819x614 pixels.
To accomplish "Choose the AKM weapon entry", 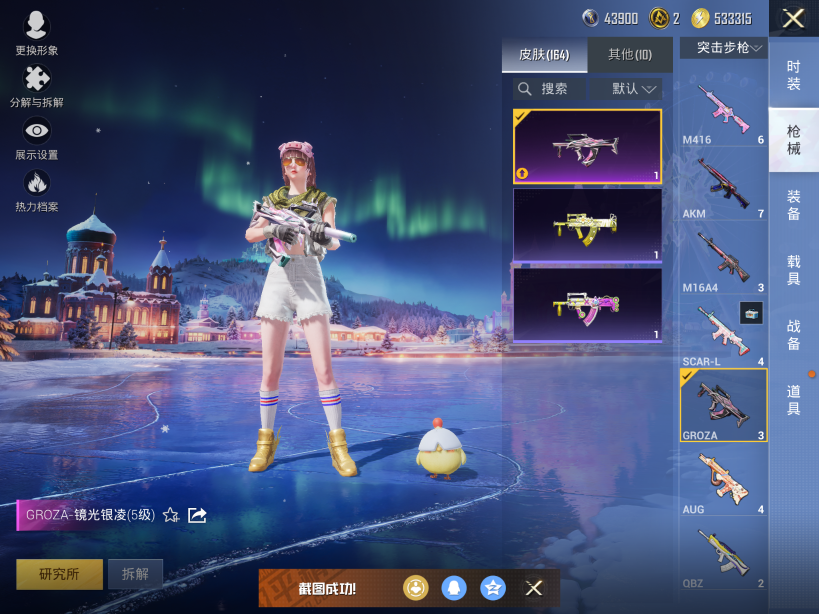I will click(x=723, y=183).
